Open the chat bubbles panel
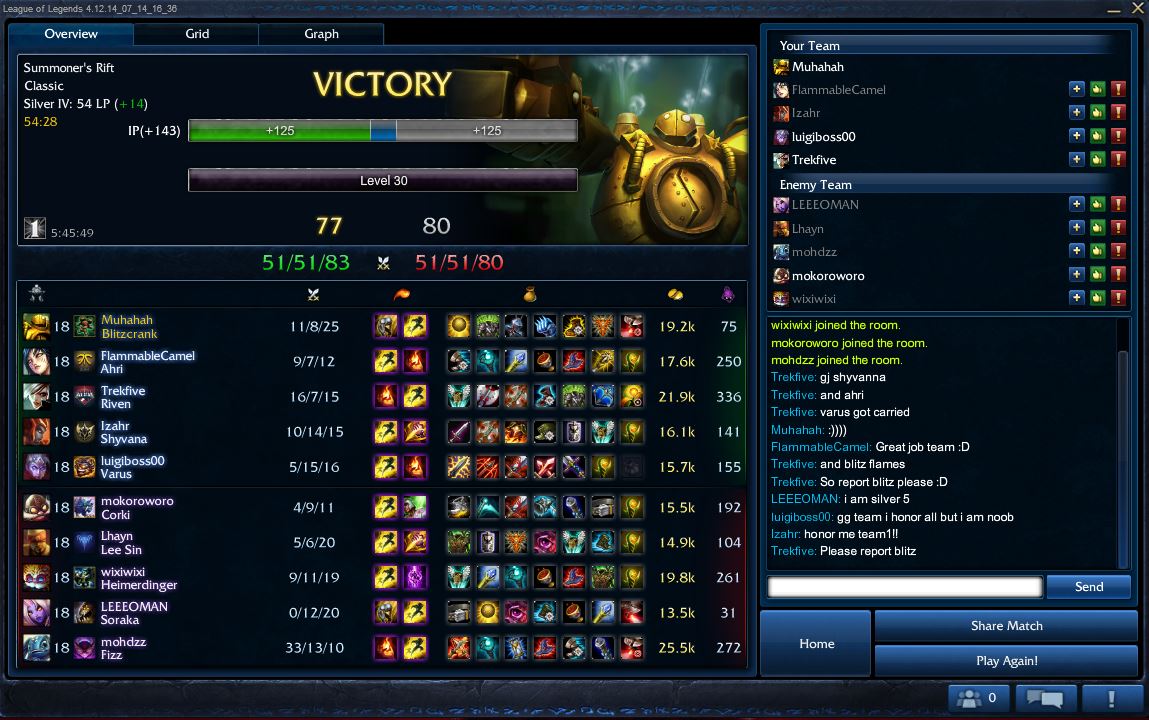 1045,698
